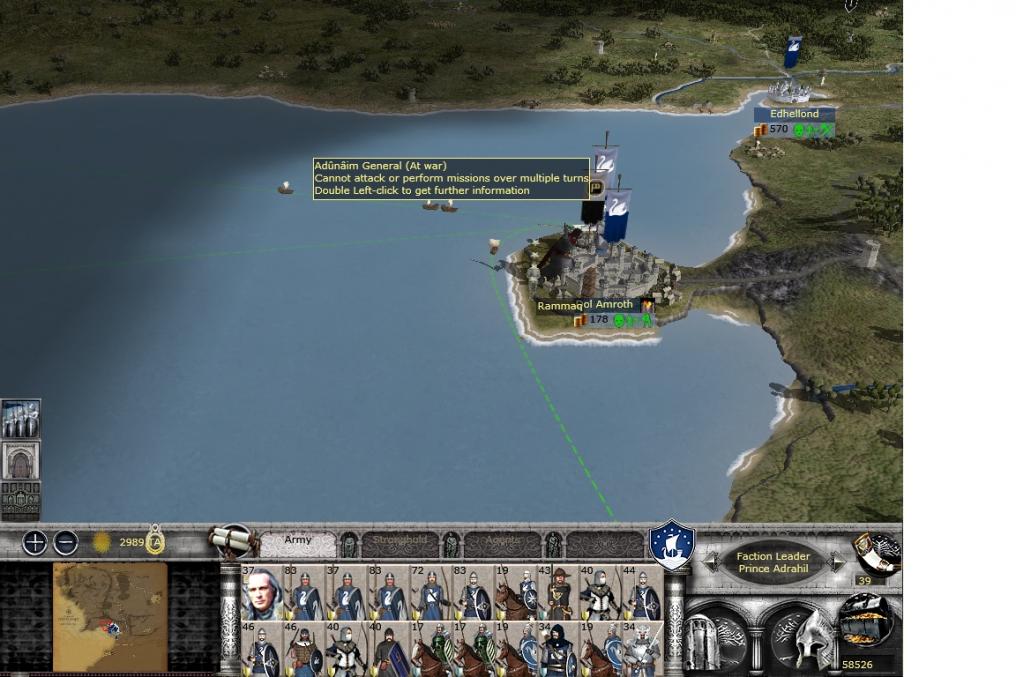Viewport: 1016px width, 677px height.
Task: Open the faction shield overview button
Action: pyautogui.click(x=671, y=545)
